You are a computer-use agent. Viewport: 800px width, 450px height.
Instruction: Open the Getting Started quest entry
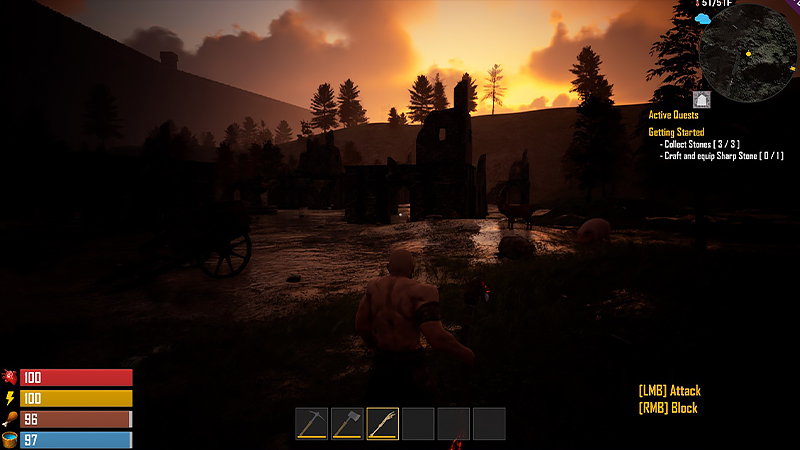(x=676, y=132)
